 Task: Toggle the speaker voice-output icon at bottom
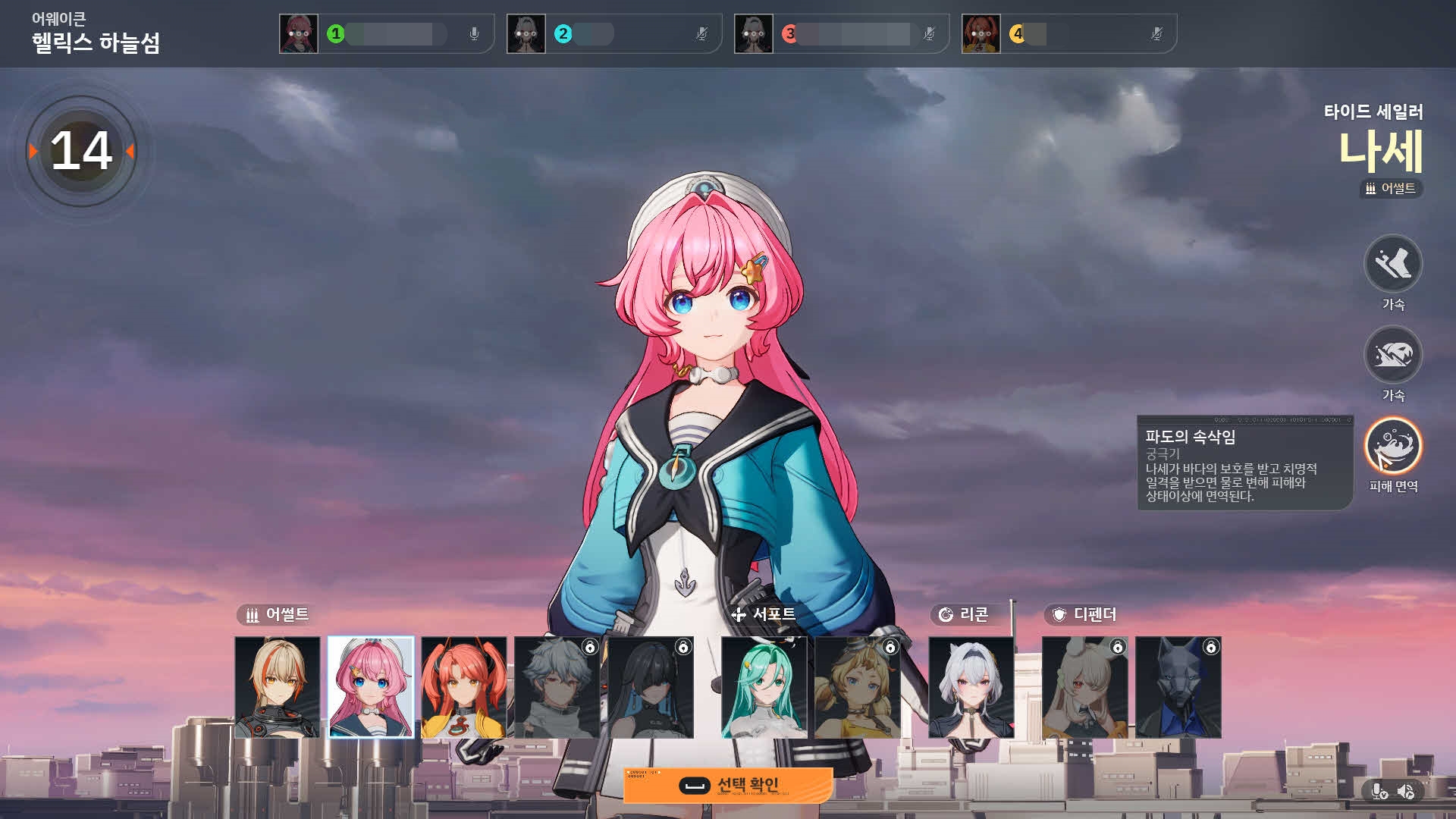tap(1405, 792)
